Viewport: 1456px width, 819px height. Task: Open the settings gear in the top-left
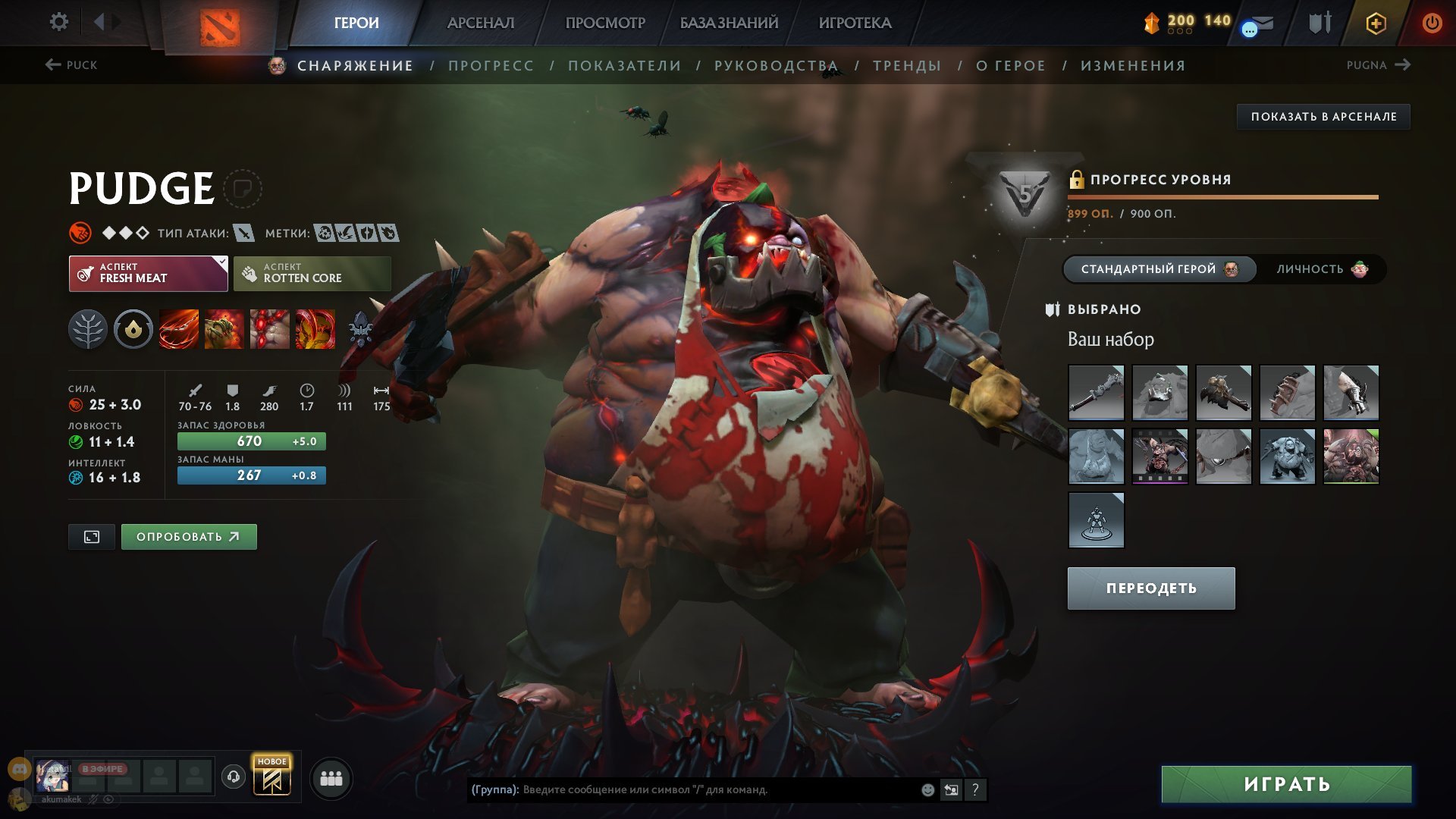[x=58, y=22]
